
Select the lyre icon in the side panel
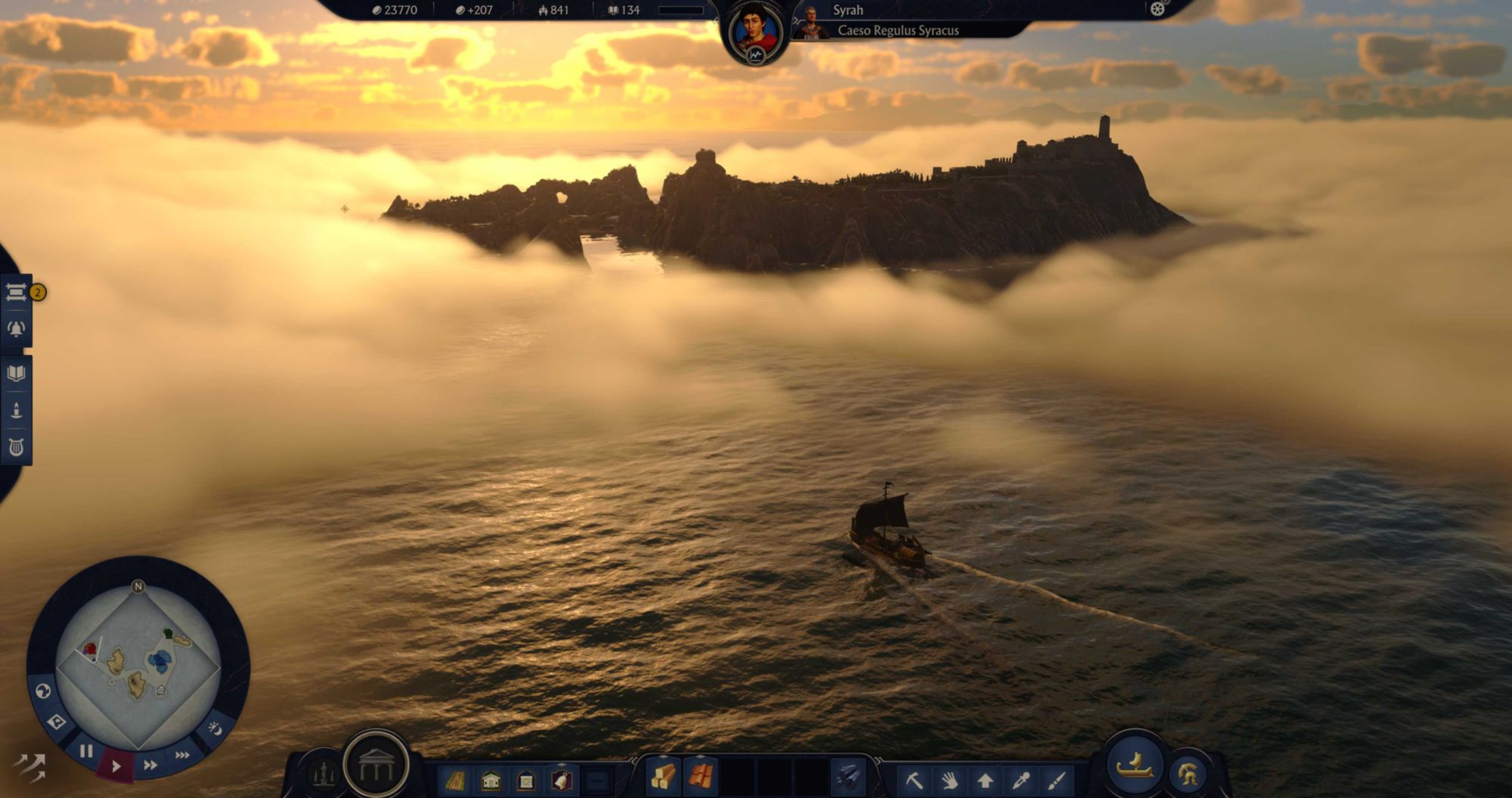[x=16, y=448]
